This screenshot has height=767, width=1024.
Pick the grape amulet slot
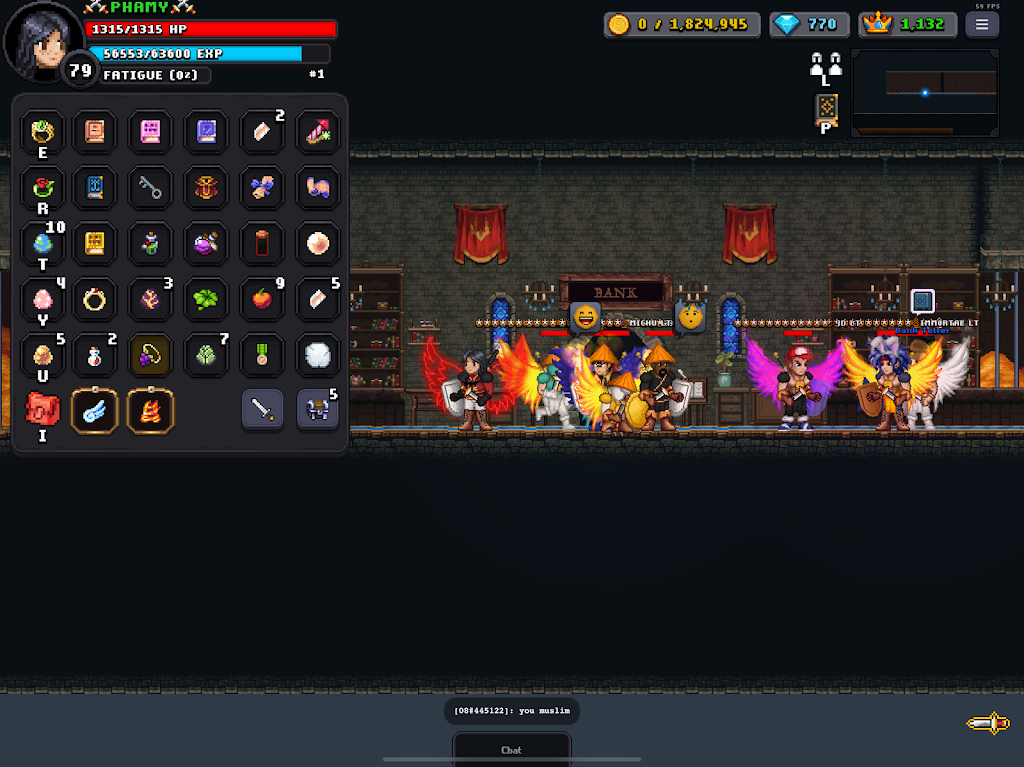(150, 355)
